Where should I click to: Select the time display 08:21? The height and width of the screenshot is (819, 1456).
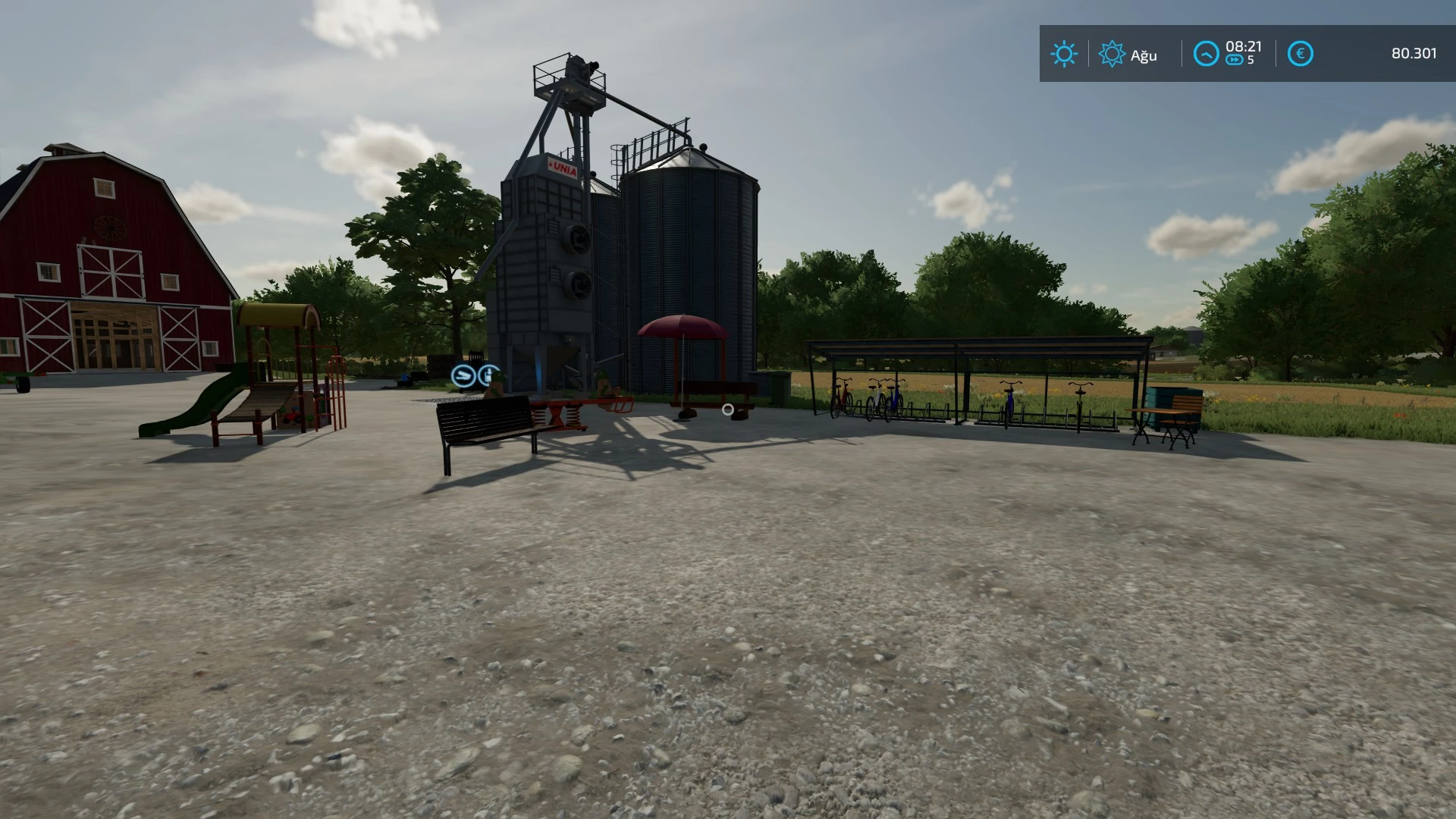click(1244, 47)
